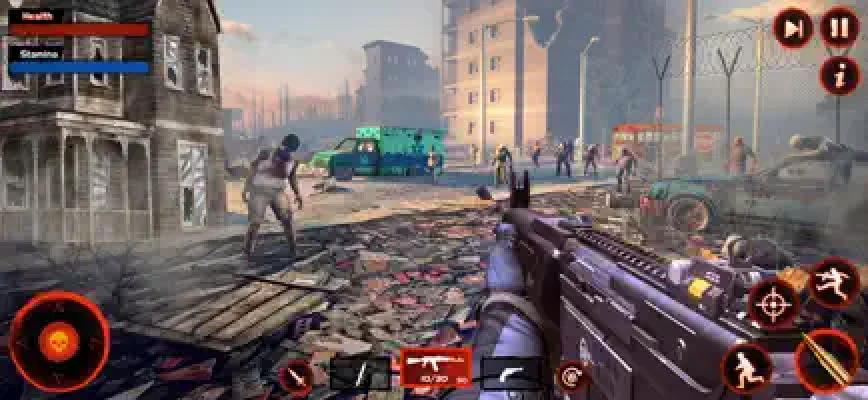Tap the skip-forward button
The width and height of the screenshot is (868, 400).
coord(793,28)
